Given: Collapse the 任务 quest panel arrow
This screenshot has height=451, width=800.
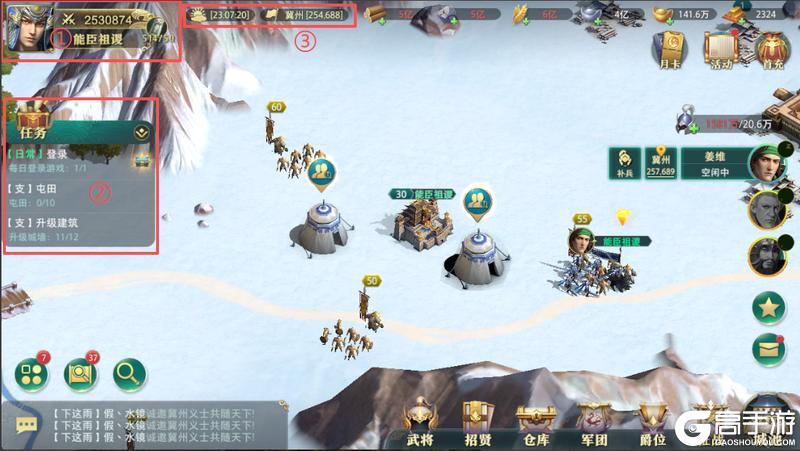Looking at the screenshot, I should (x=141, y=131).
